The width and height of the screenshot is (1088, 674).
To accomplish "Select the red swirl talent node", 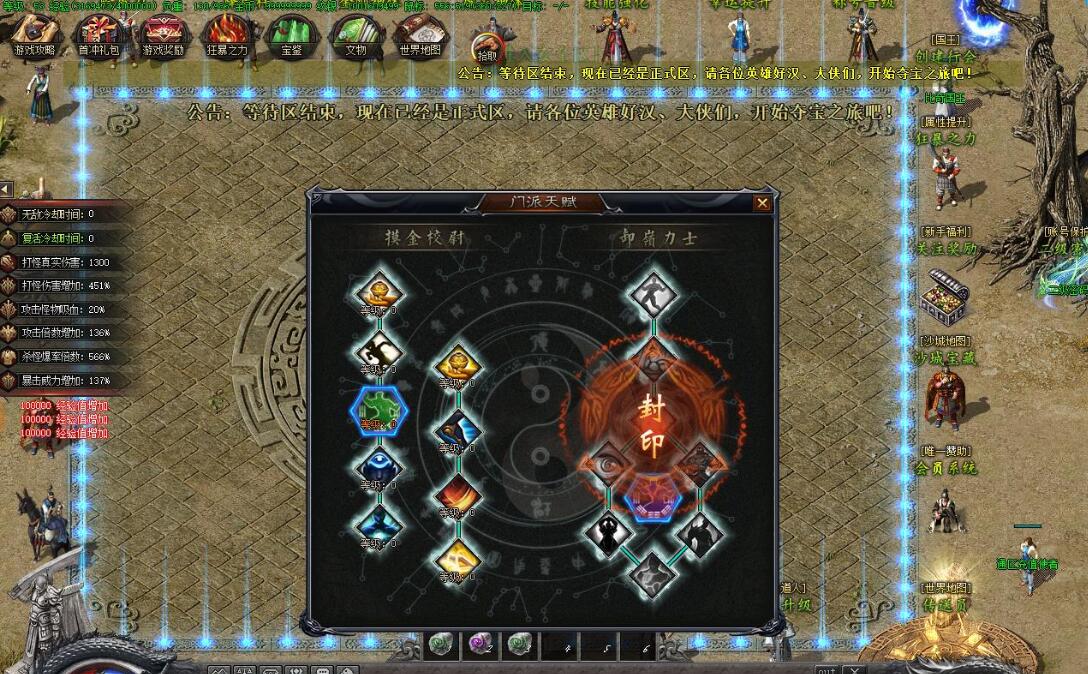I will (458, 495).
